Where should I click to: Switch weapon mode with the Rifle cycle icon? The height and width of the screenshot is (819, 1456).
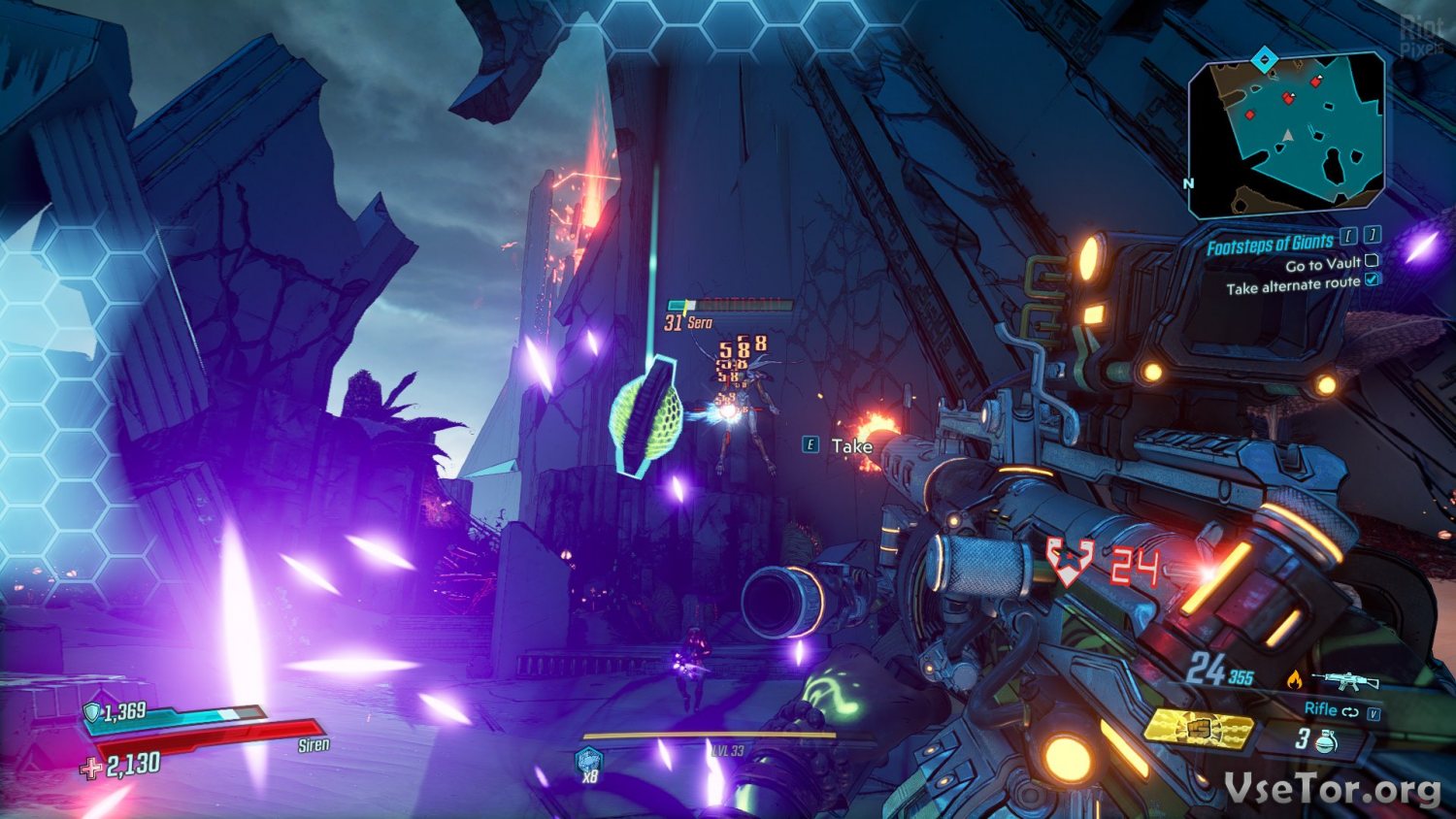pos(1350,711)
